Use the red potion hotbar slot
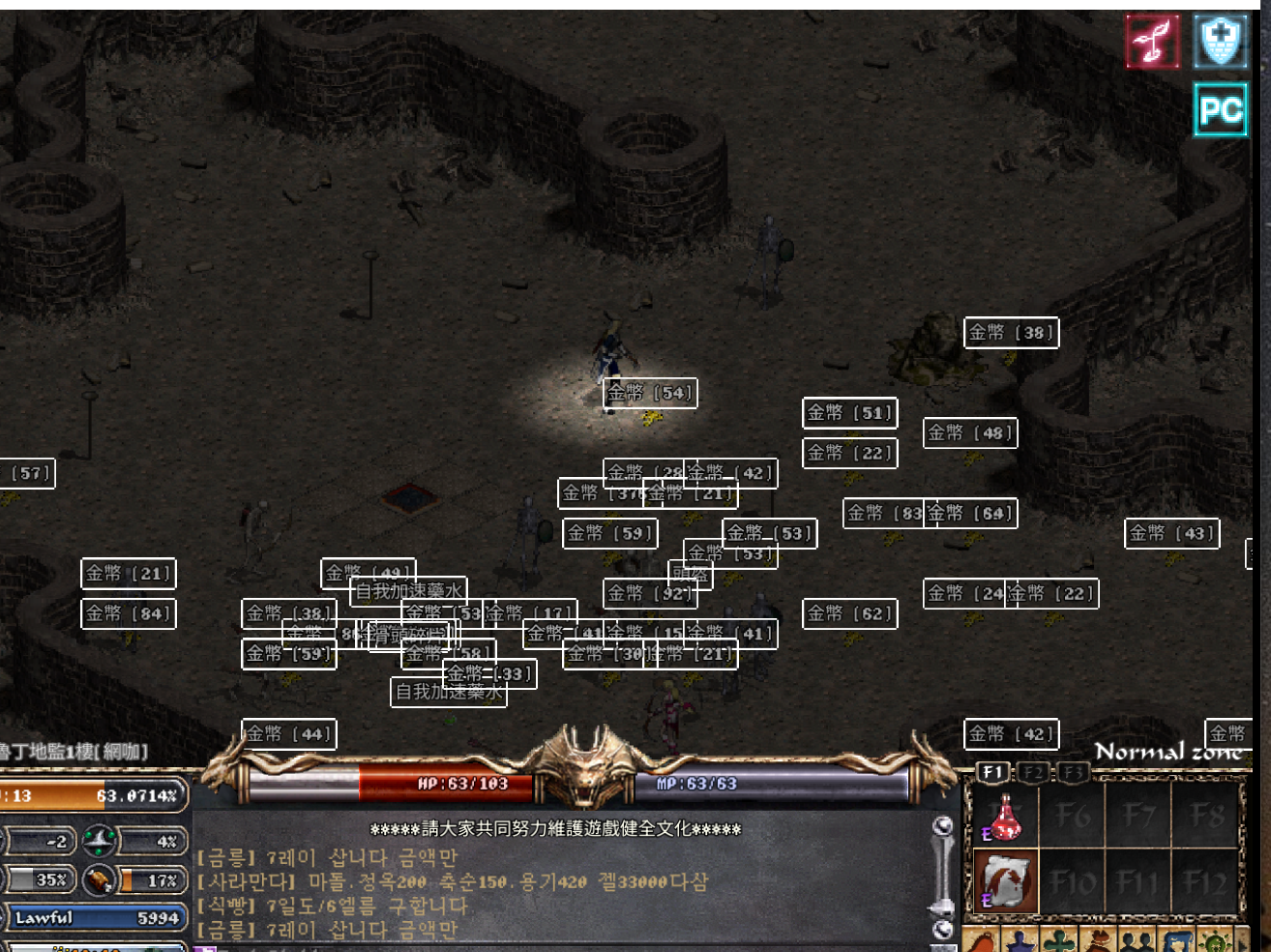Screen dimensions: 1271x952 point(1004,816)
